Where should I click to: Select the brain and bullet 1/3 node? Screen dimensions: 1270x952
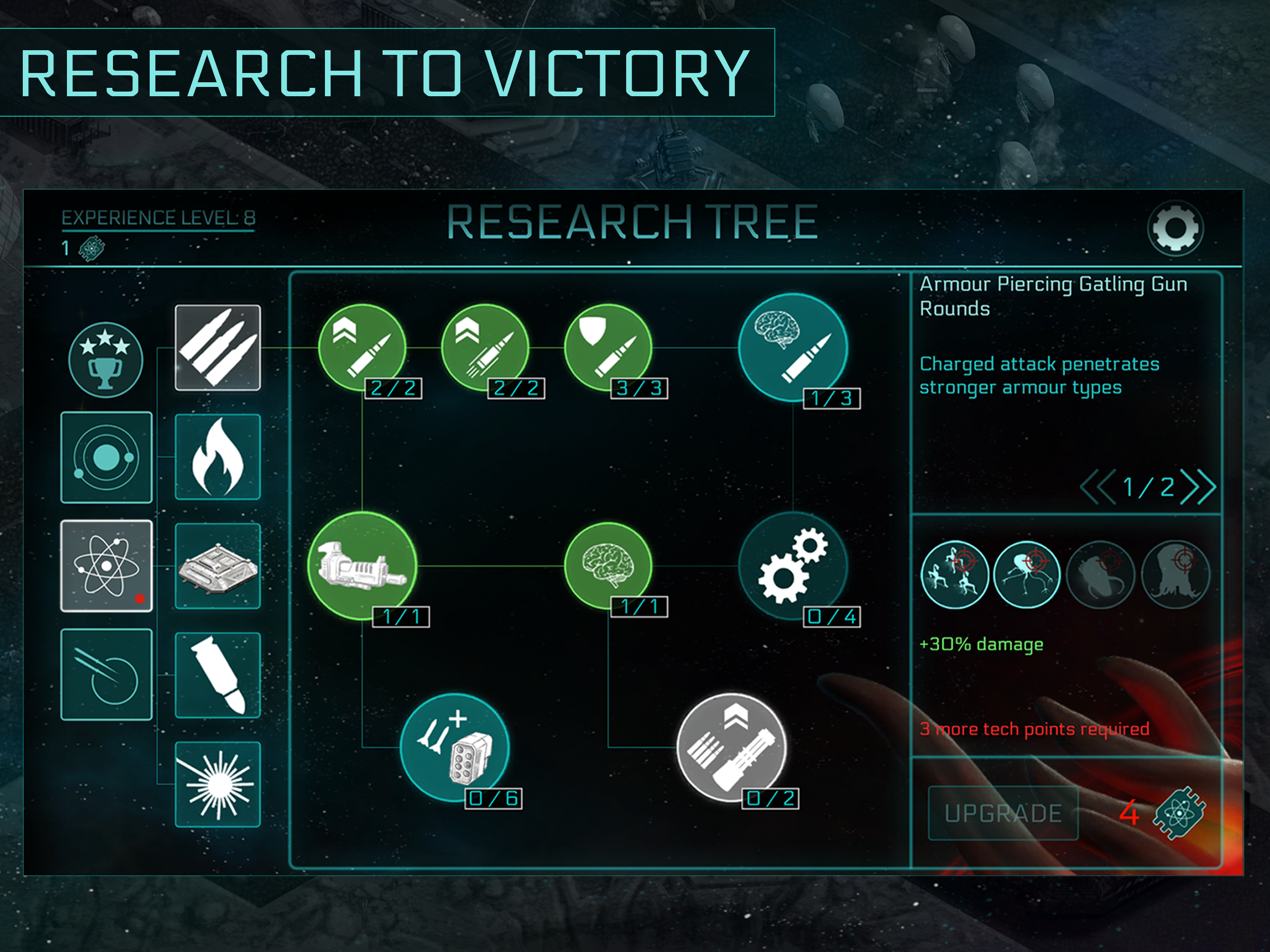[792, 347]
